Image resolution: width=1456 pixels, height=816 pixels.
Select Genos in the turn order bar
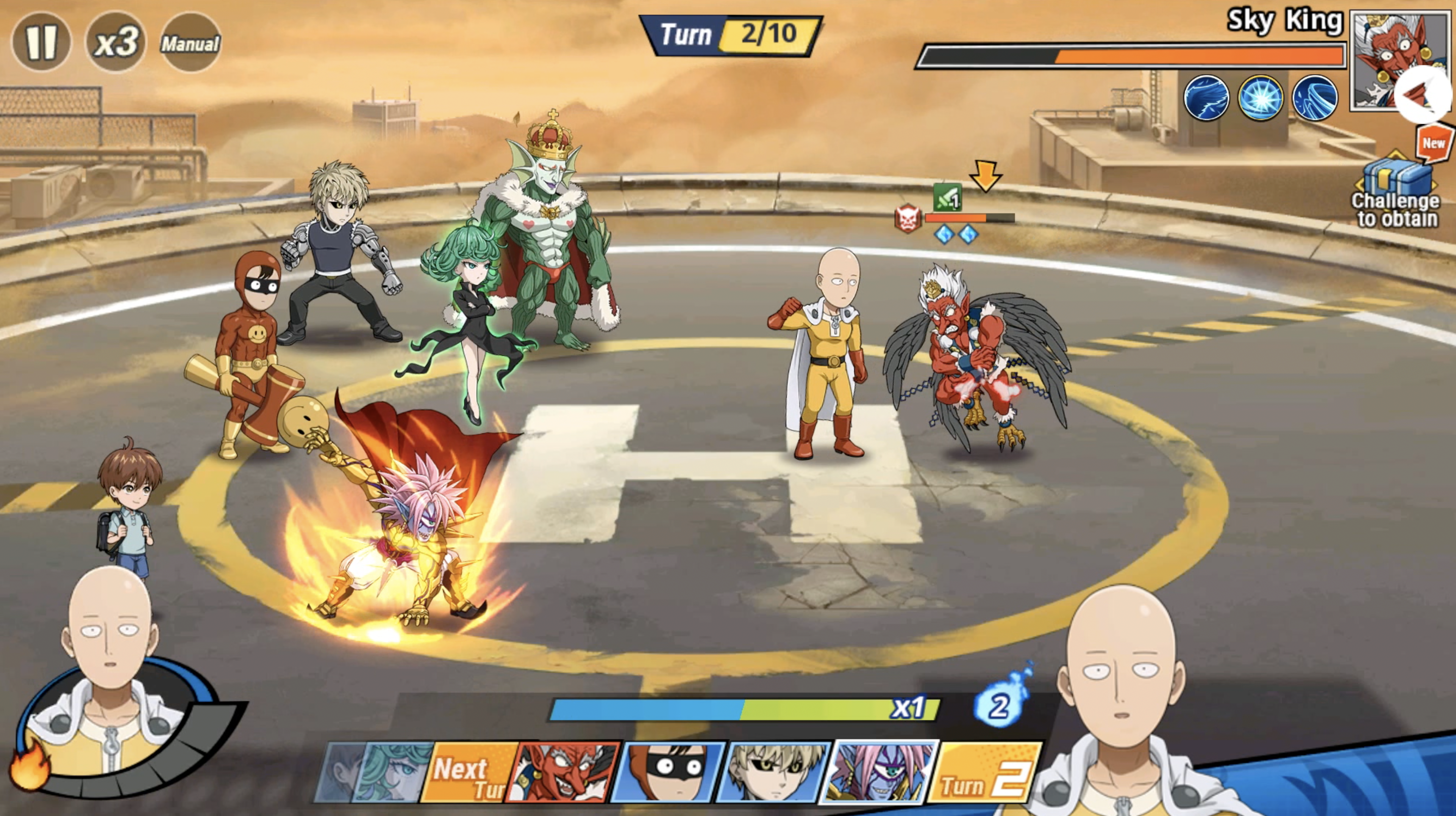point(773,772)
